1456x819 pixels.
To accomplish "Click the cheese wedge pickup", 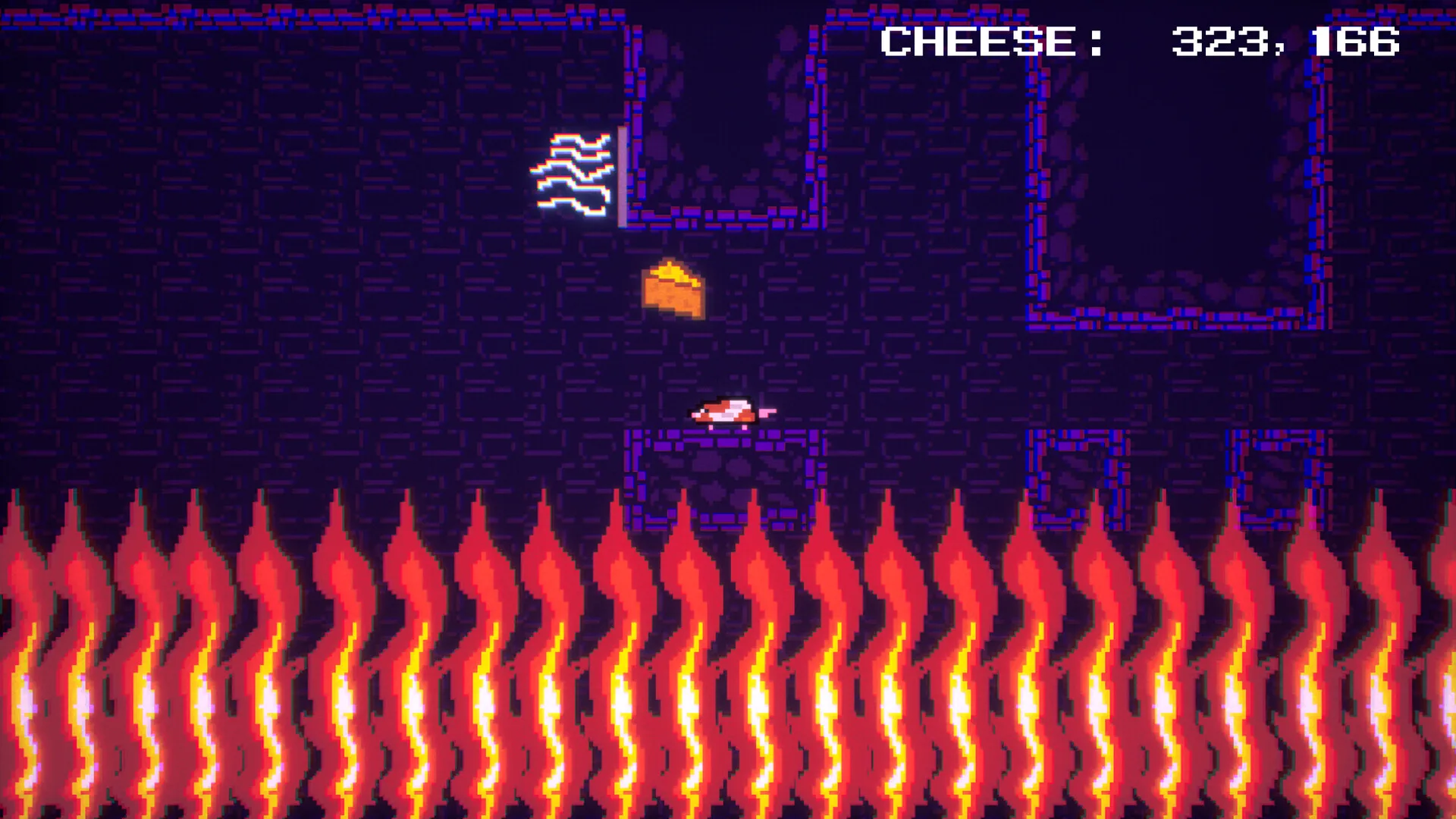I will pyautogui.click(x=673, y=290).
